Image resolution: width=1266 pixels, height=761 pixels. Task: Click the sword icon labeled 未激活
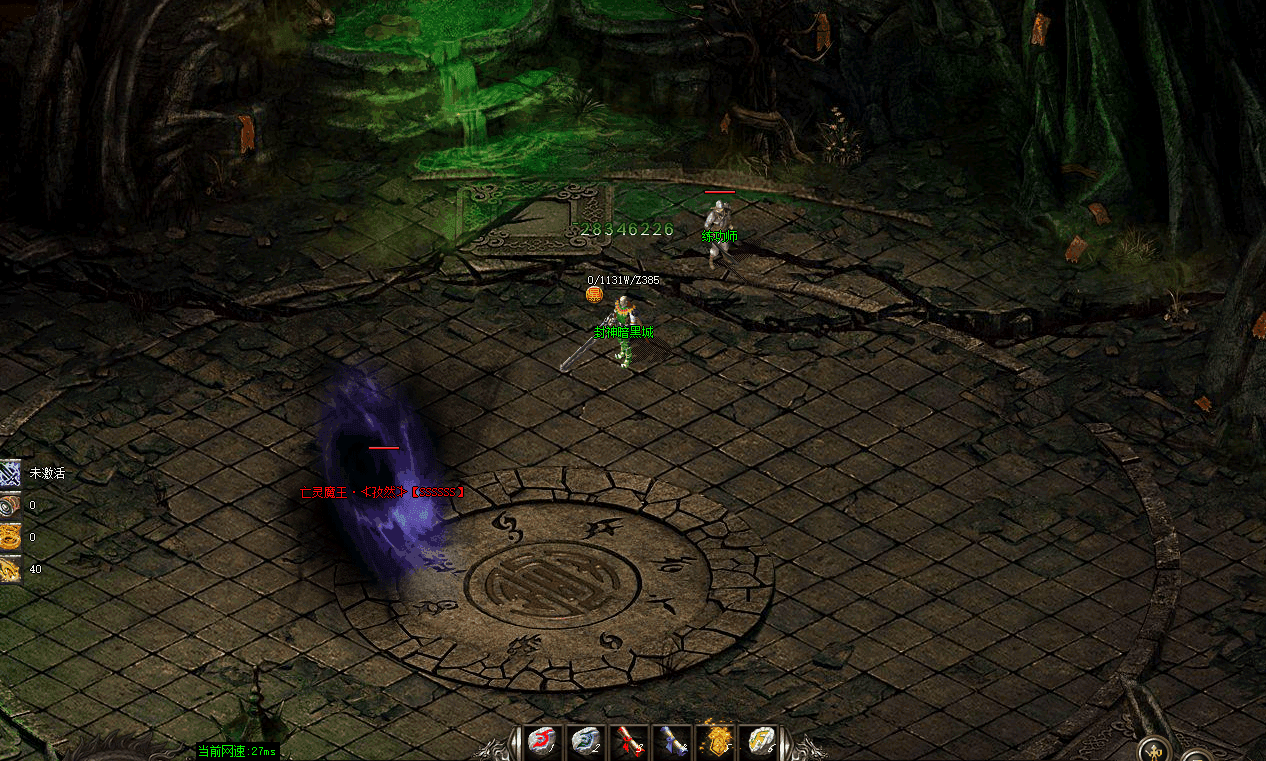pos(10,473)
